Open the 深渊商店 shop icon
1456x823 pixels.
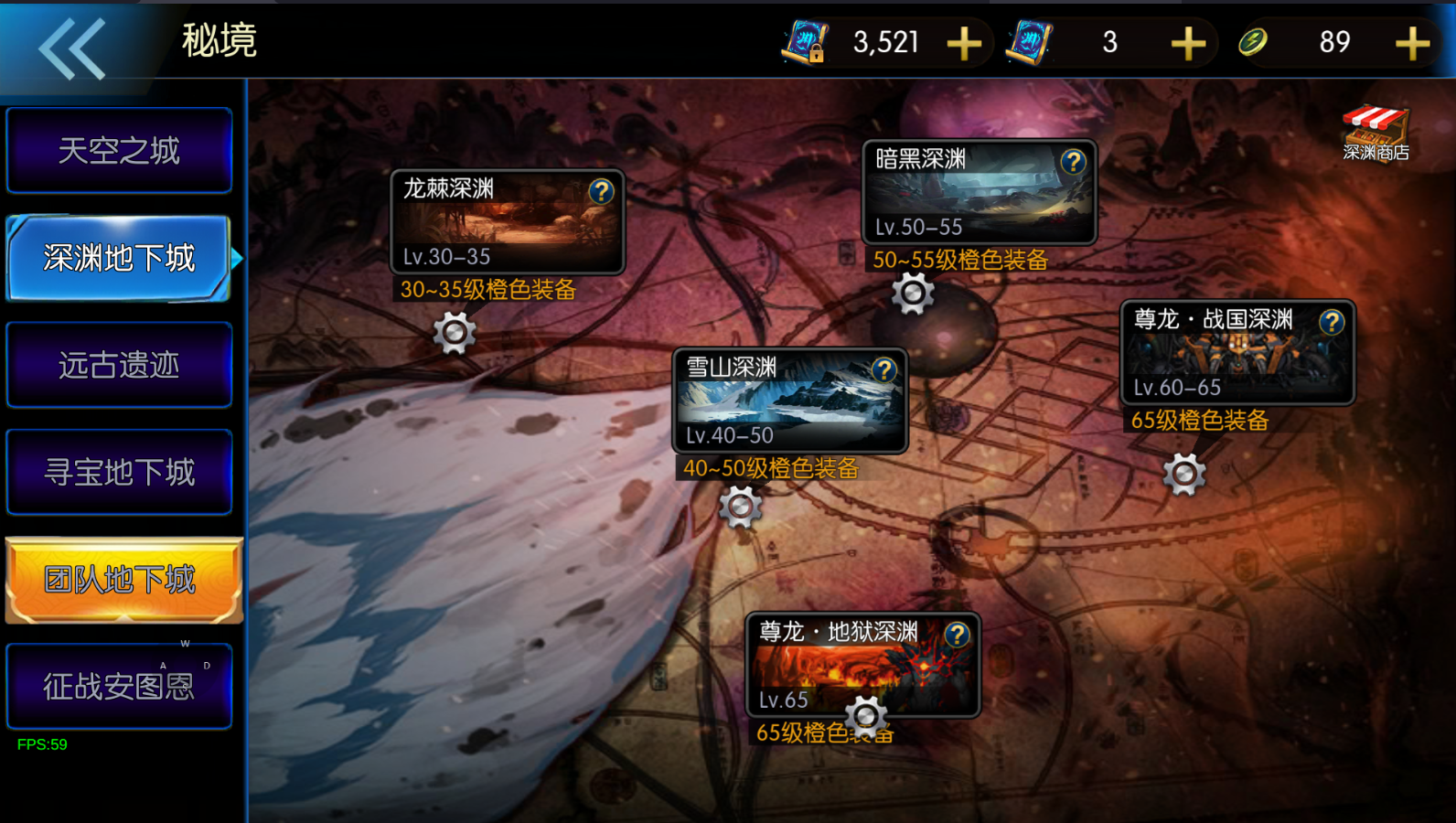tap(1376, 134)
